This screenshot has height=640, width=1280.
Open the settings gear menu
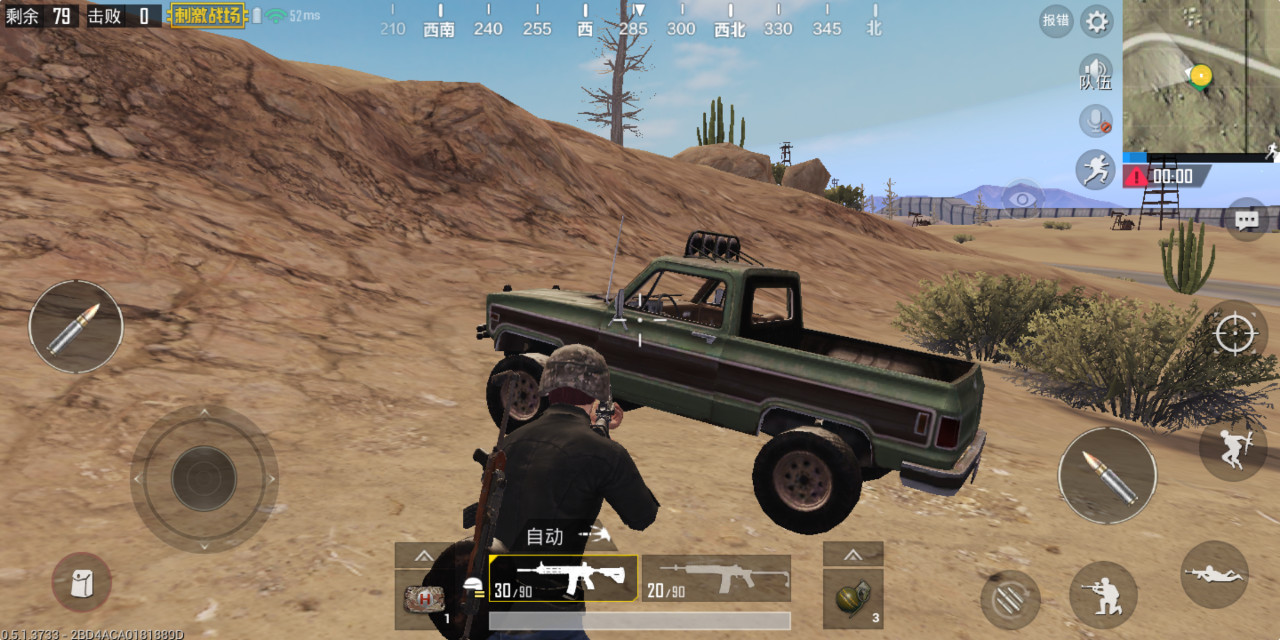(1097, 21)
